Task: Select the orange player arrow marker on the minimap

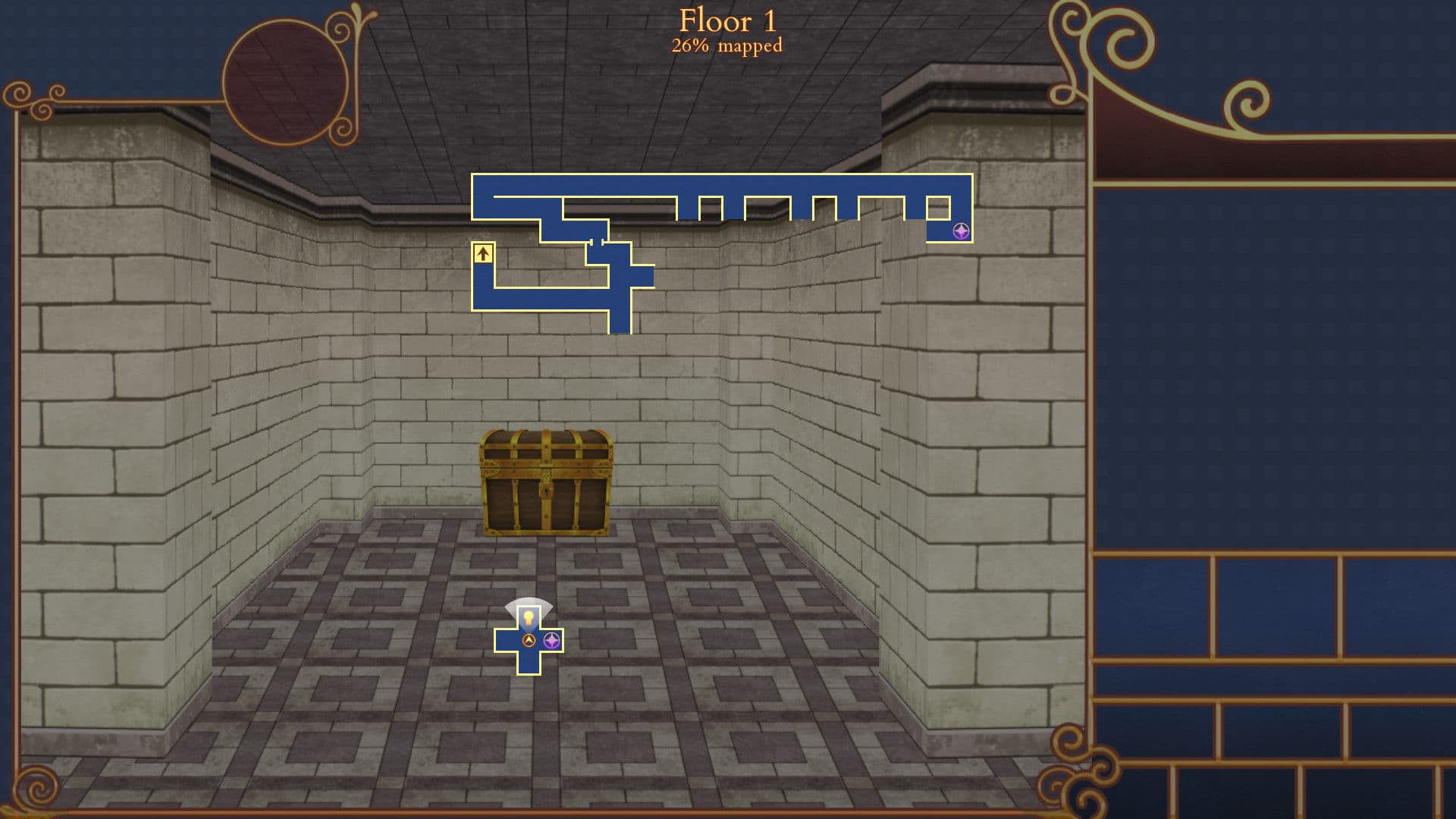Action: pos(529,639)
